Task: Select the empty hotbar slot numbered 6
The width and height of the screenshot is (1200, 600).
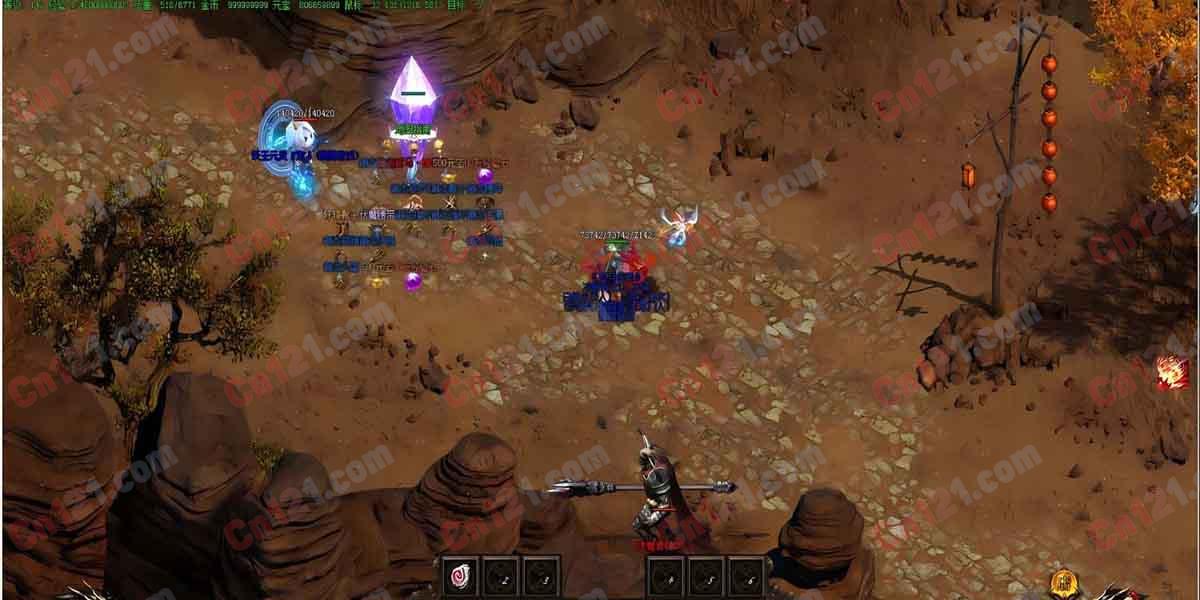Action: [745, 577]
